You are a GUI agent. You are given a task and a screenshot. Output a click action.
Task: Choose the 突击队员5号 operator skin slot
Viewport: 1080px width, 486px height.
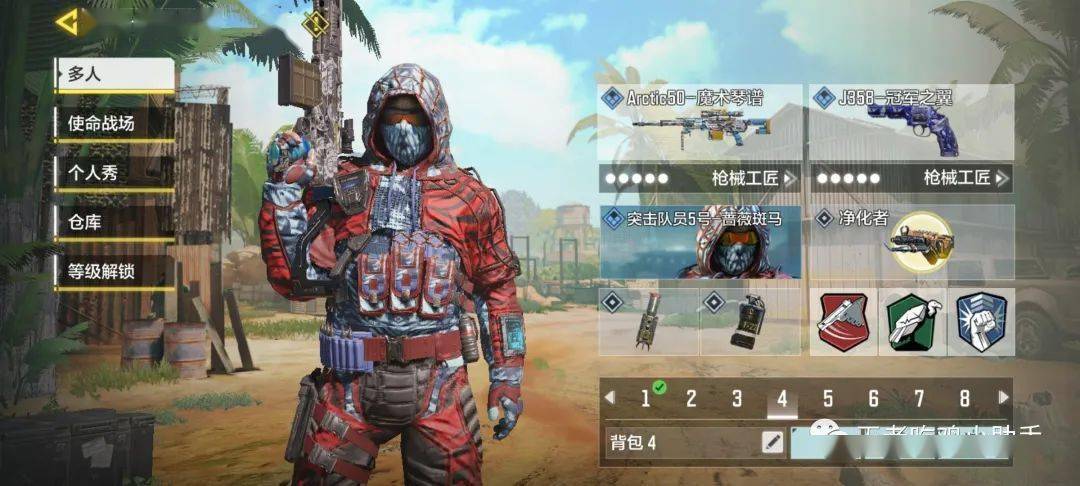point(700,242)
